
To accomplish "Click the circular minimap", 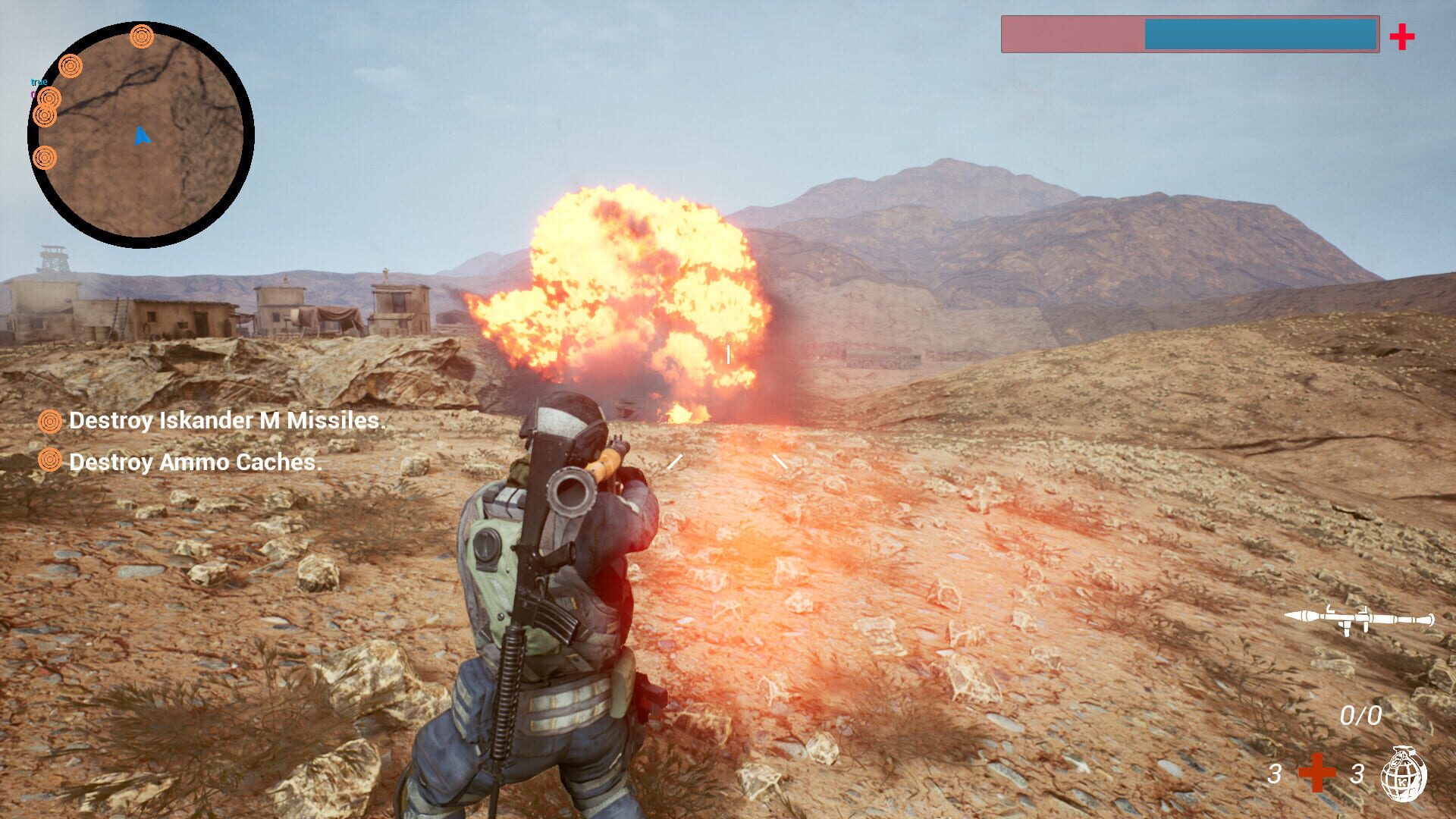I will point(141,135).
